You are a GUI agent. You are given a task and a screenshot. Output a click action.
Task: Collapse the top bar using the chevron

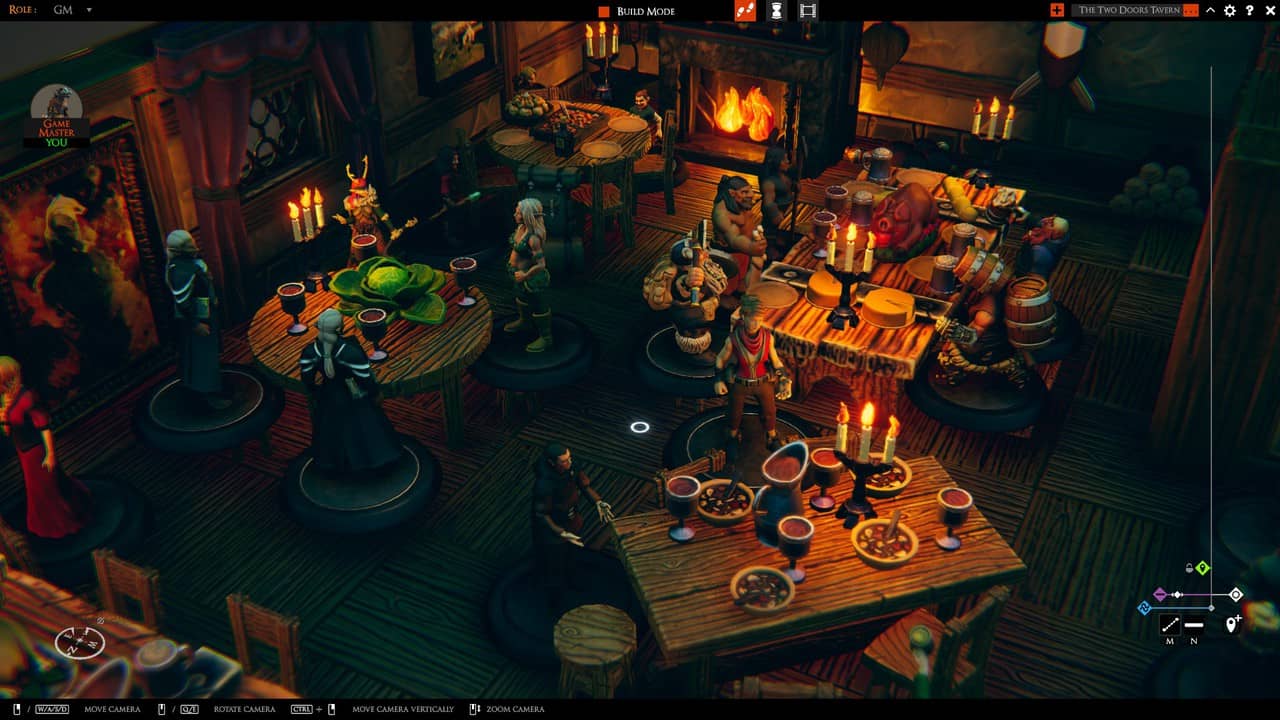1211,11
